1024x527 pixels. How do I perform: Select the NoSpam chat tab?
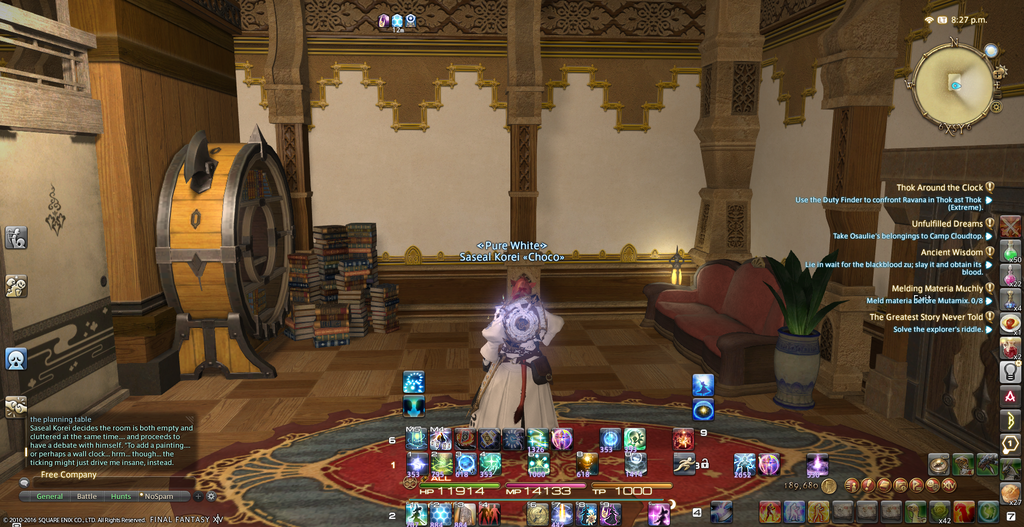point(156,496)
